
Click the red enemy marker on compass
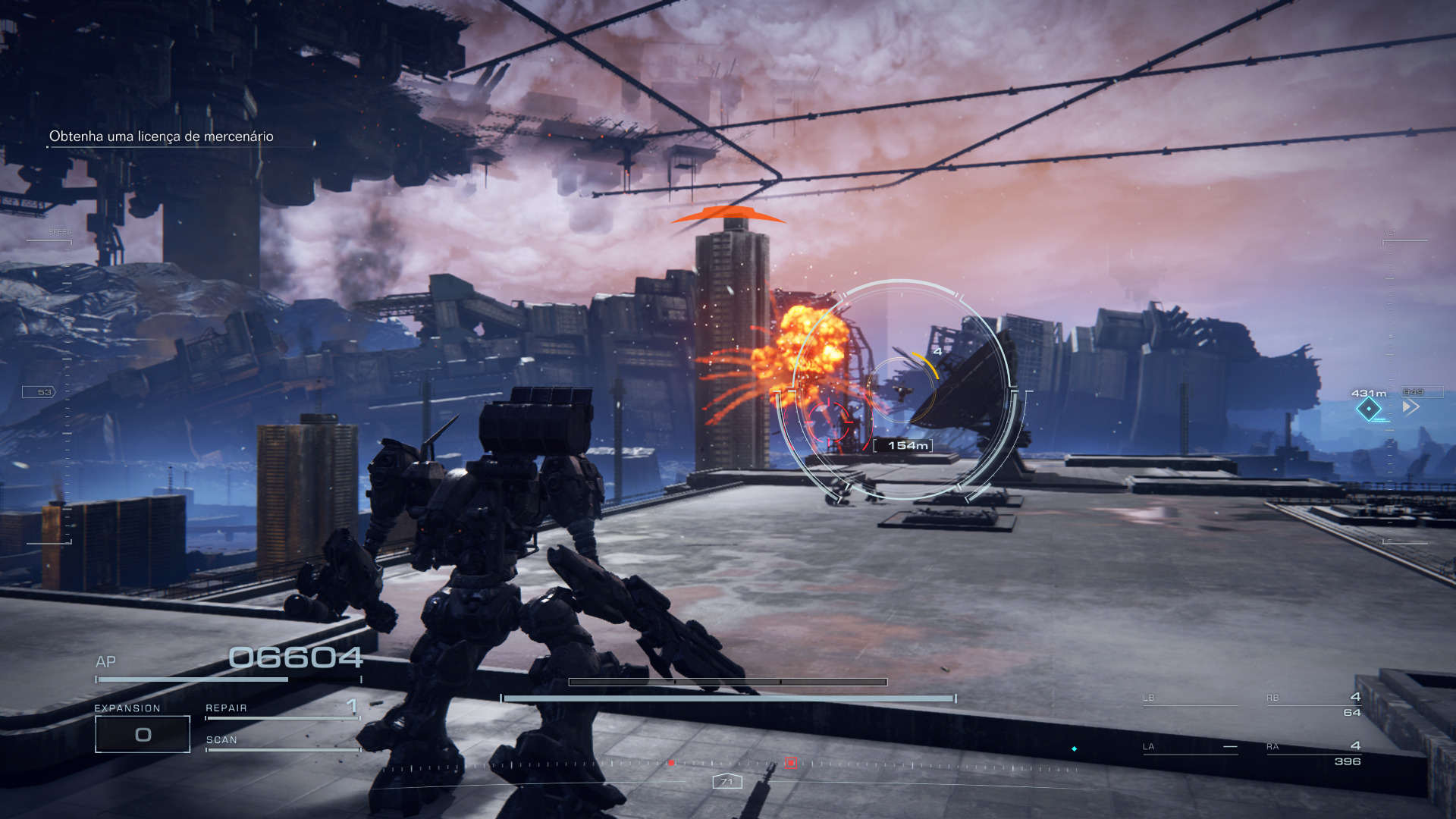790,762
